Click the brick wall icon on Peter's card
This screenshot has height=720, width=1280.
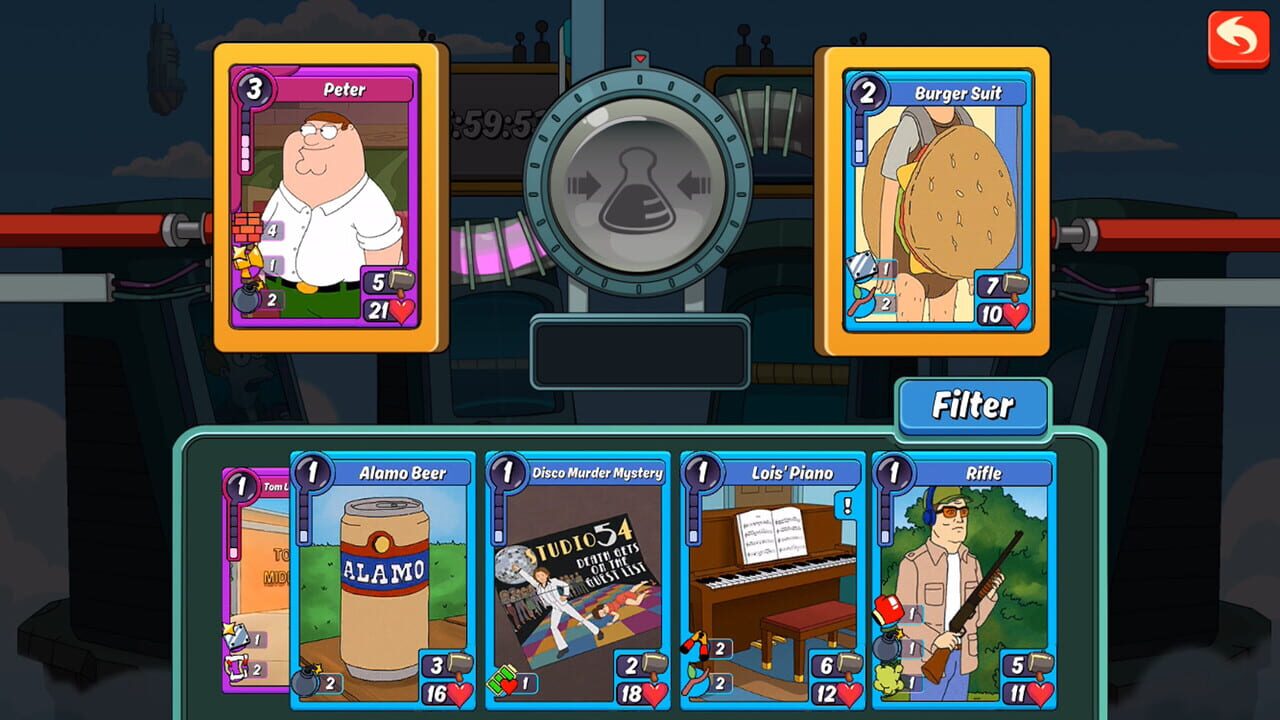pyautogui.click(x=247, y=227)
